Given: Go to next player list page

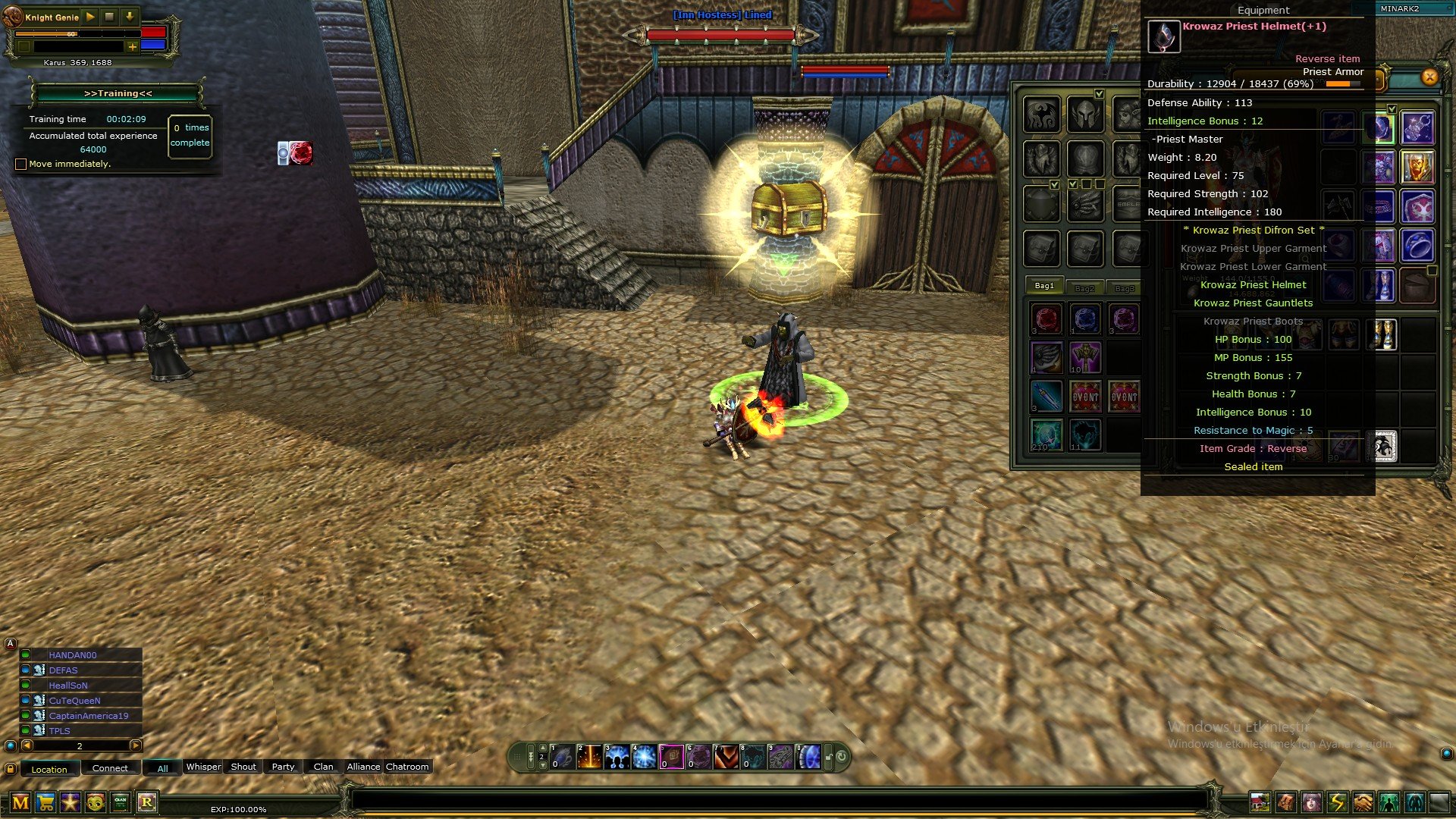Looking at the screenshot, I should coord(135,745).
